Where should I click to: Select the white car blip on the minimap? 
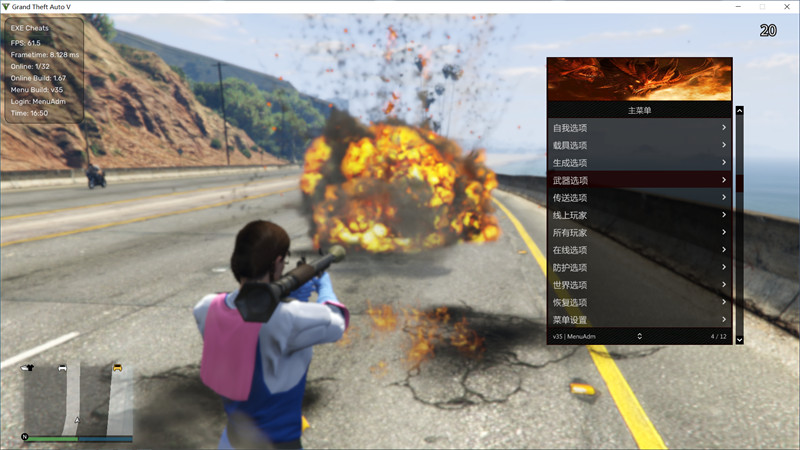[x=63, y=369]
